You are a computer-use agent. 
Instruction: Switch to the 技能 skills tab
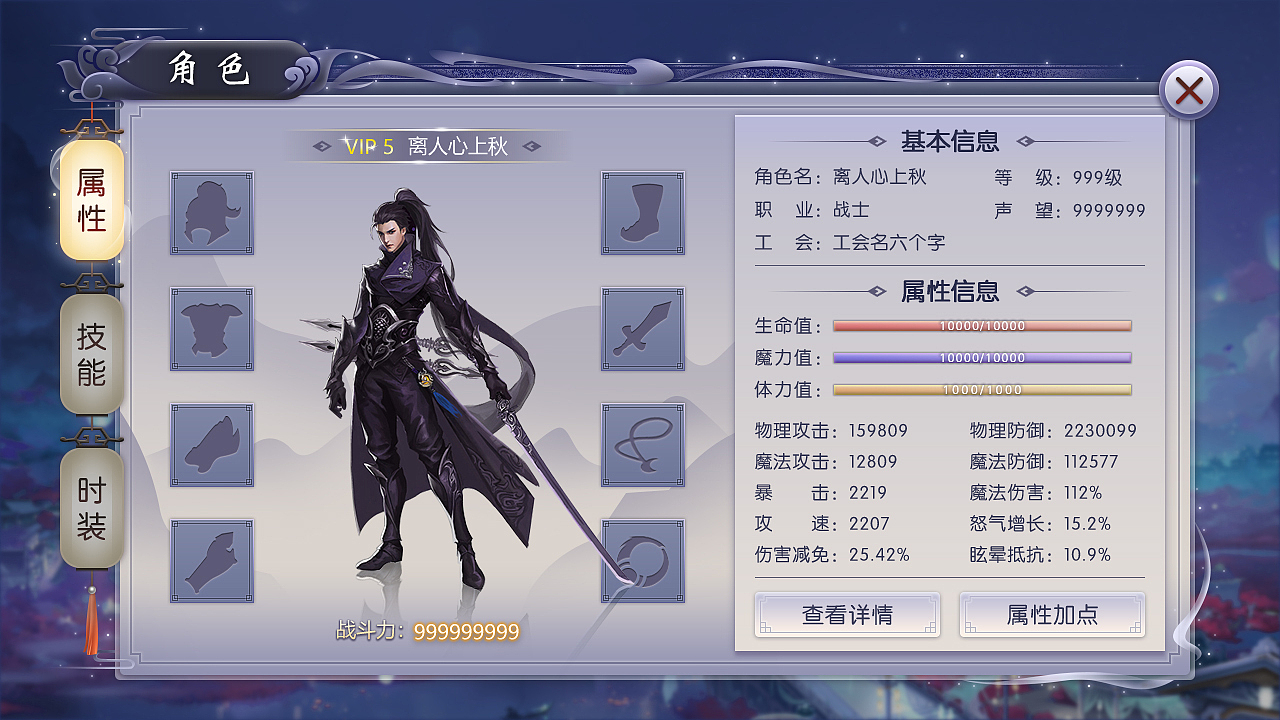91,355
